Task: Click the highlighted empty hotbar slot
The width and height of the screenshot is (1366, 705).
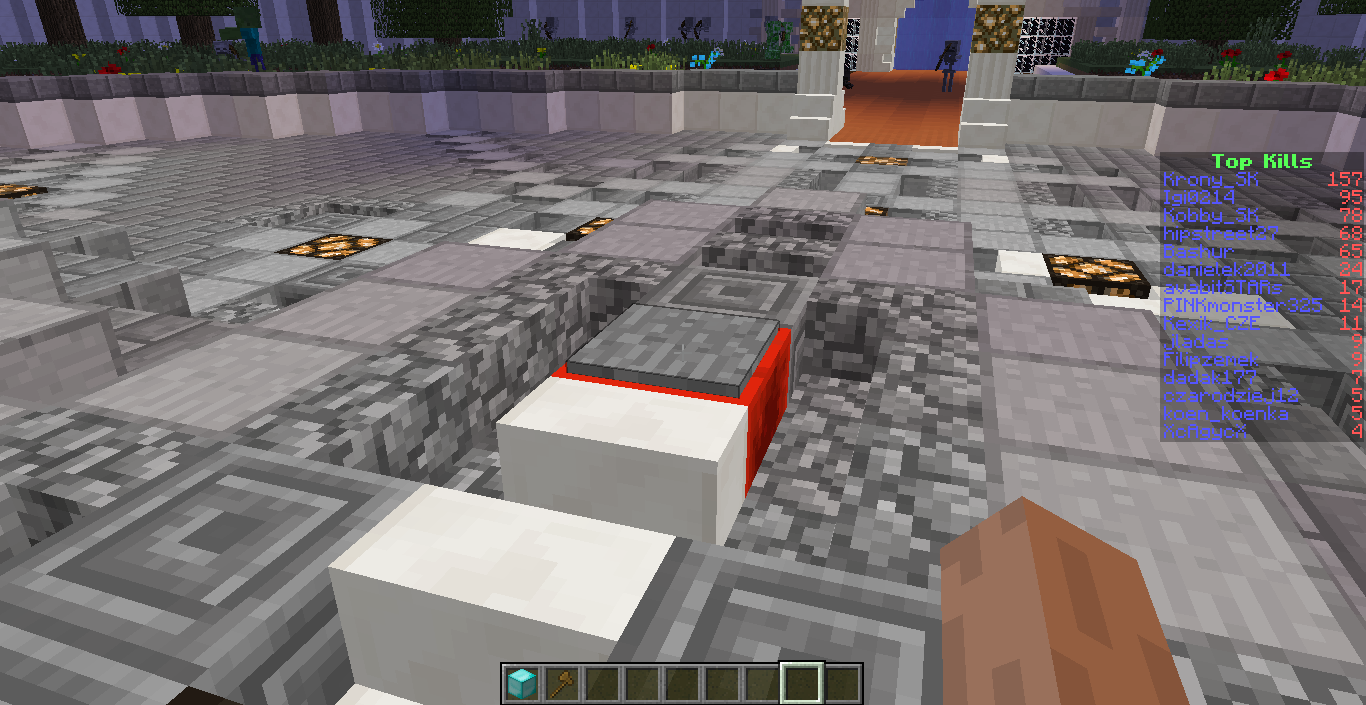Action: pyautogui.click(x=802, y=684)
